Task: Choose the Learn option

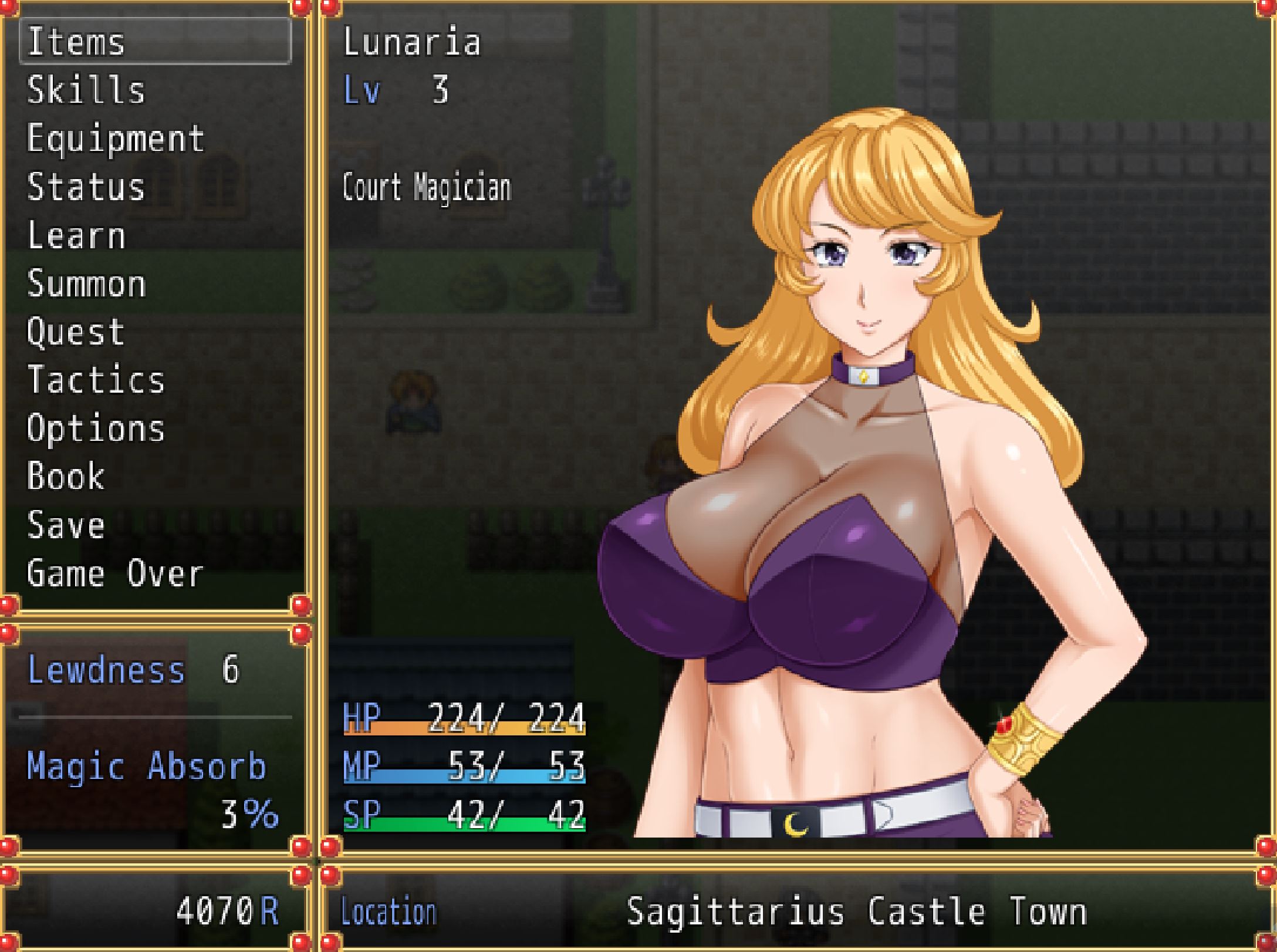Action: pos(76,236)
